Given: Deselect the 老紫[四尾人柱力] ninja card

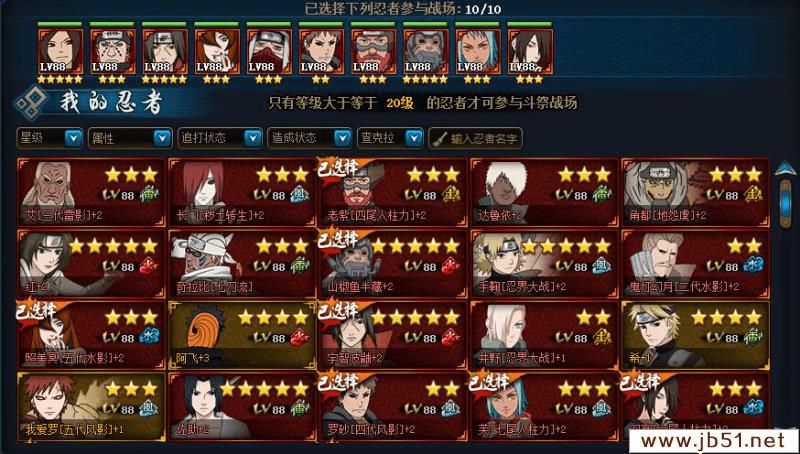Looking at the screenshot, I should pyautogui.click(x=391, y=190).
